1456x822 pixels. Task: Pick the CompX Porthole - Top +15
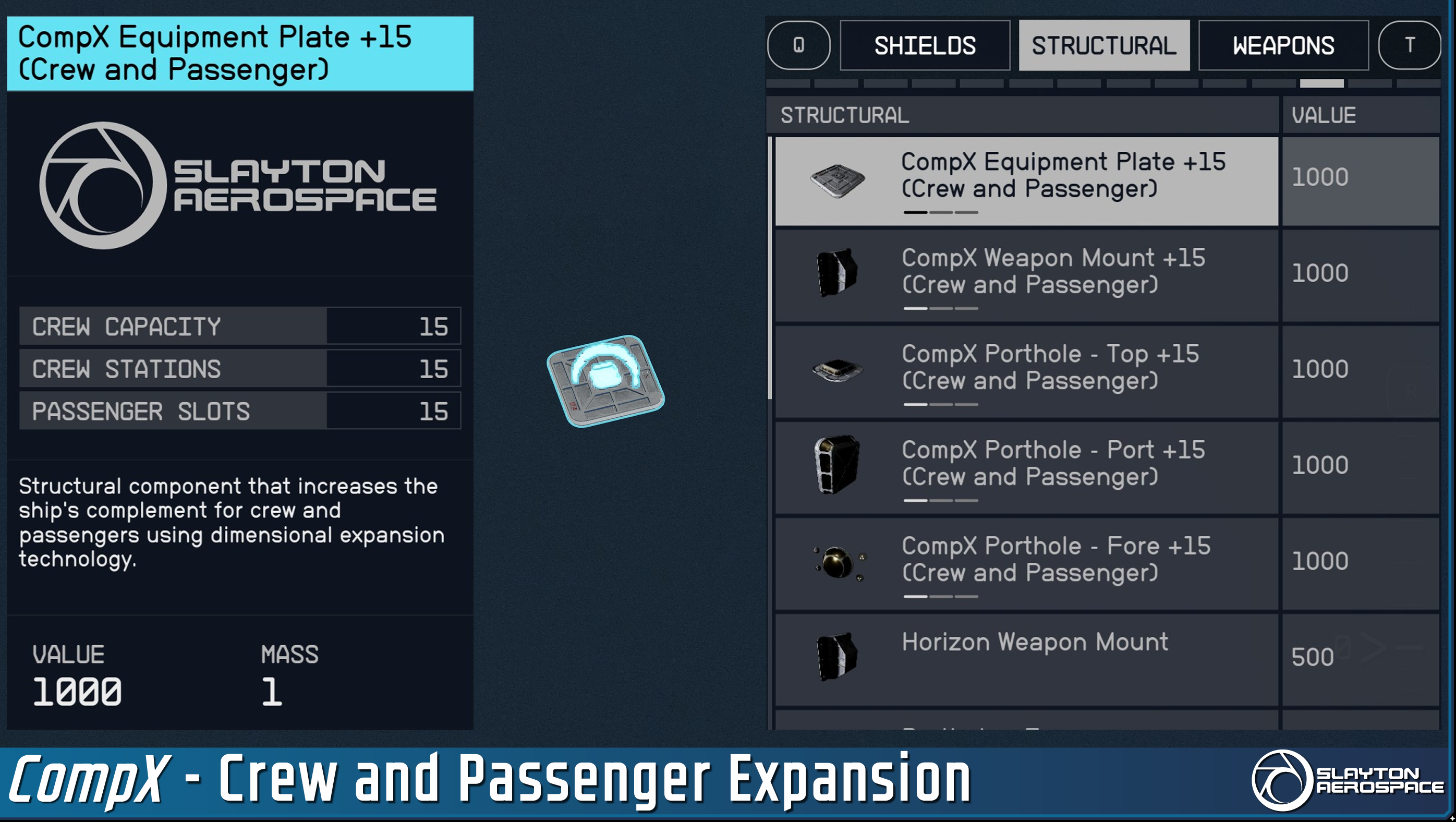1026,372
